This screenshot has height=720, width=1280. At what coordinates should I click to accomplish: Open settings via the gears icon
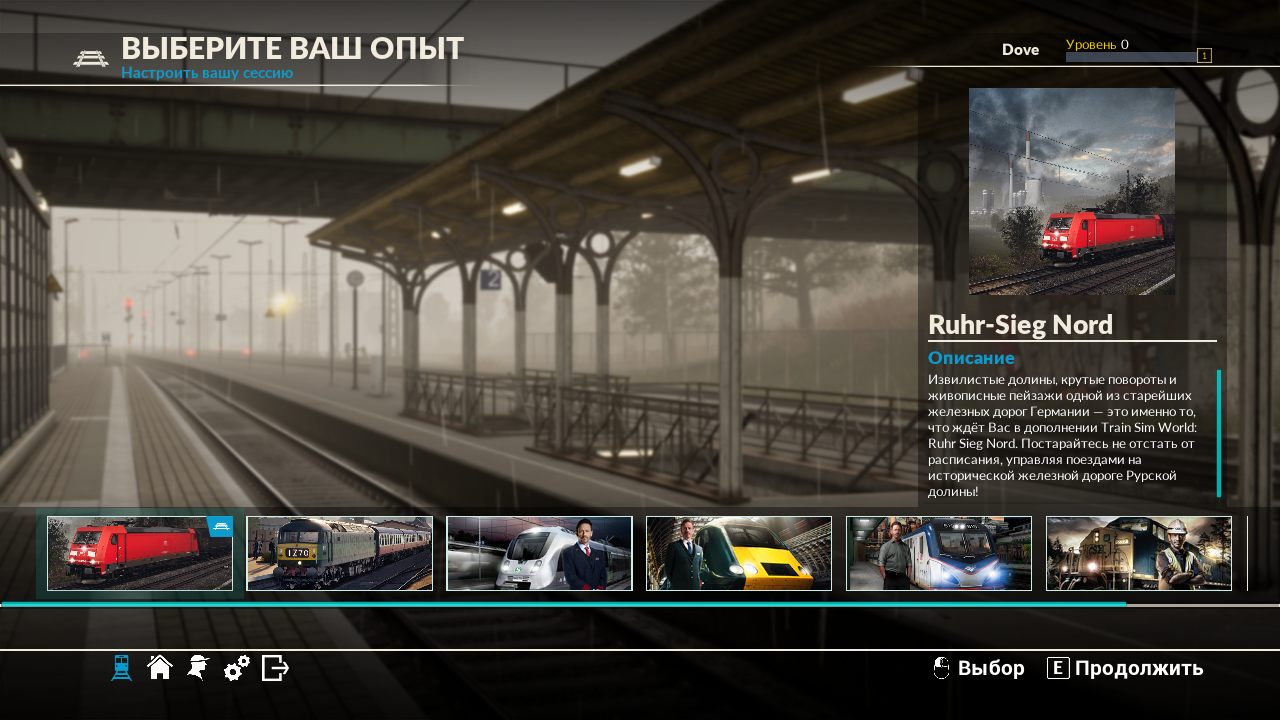tap(236, 668)
